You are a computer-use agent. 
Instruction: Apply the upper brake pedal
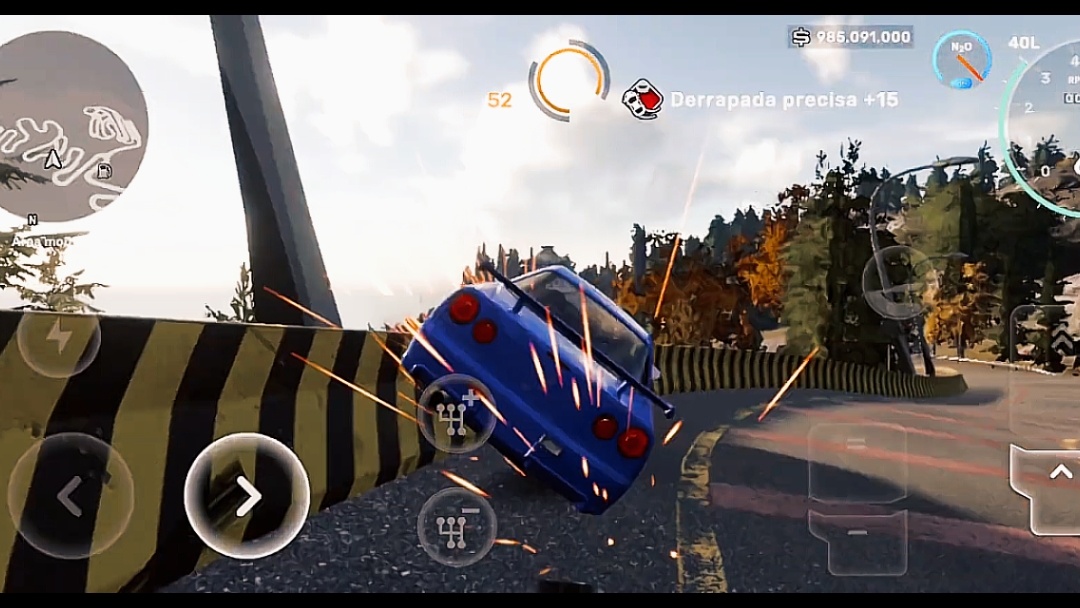[x=857, y=462]
